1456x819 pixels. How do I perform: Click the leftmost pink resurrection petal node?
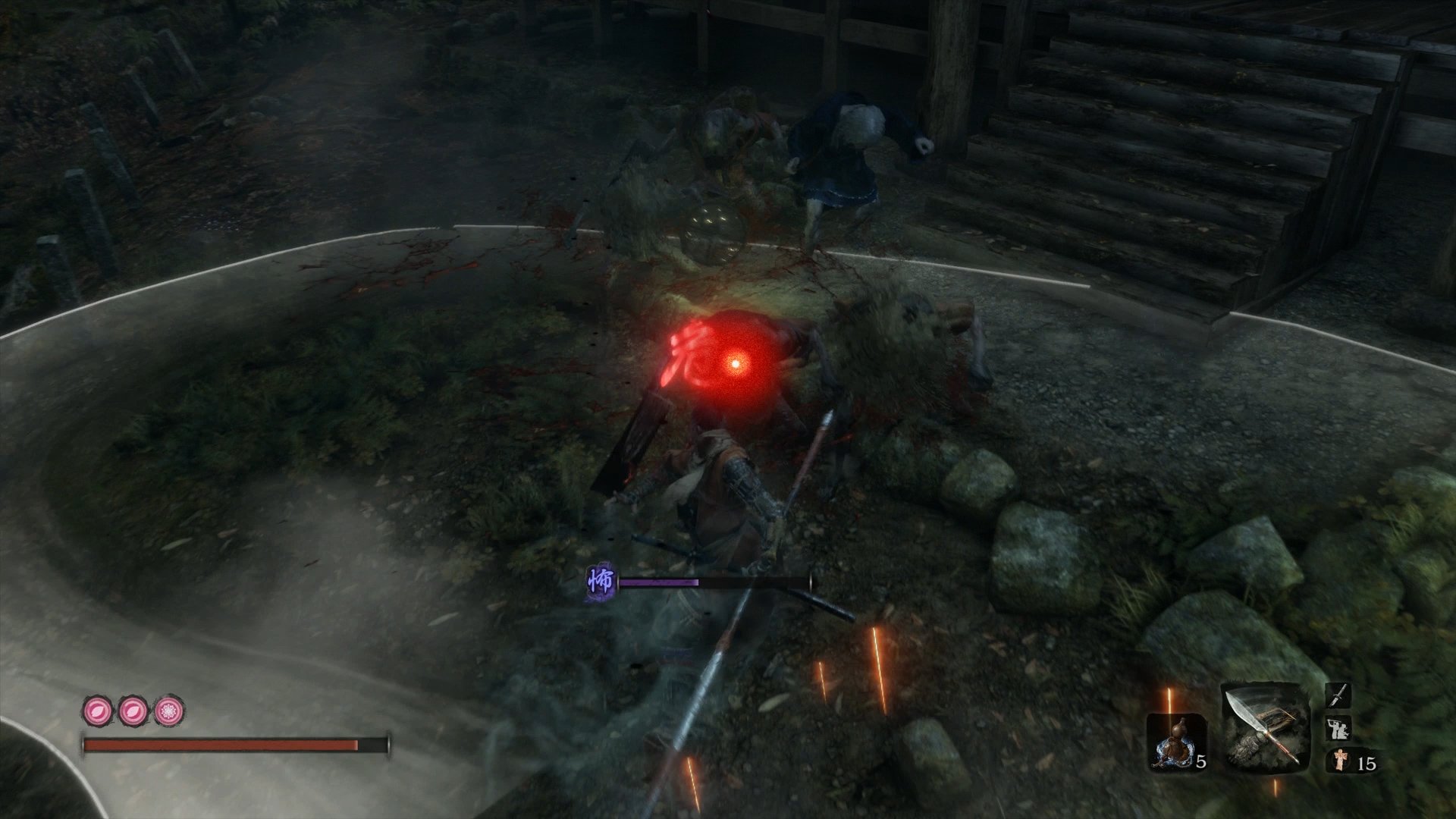(x=96, y=712)
